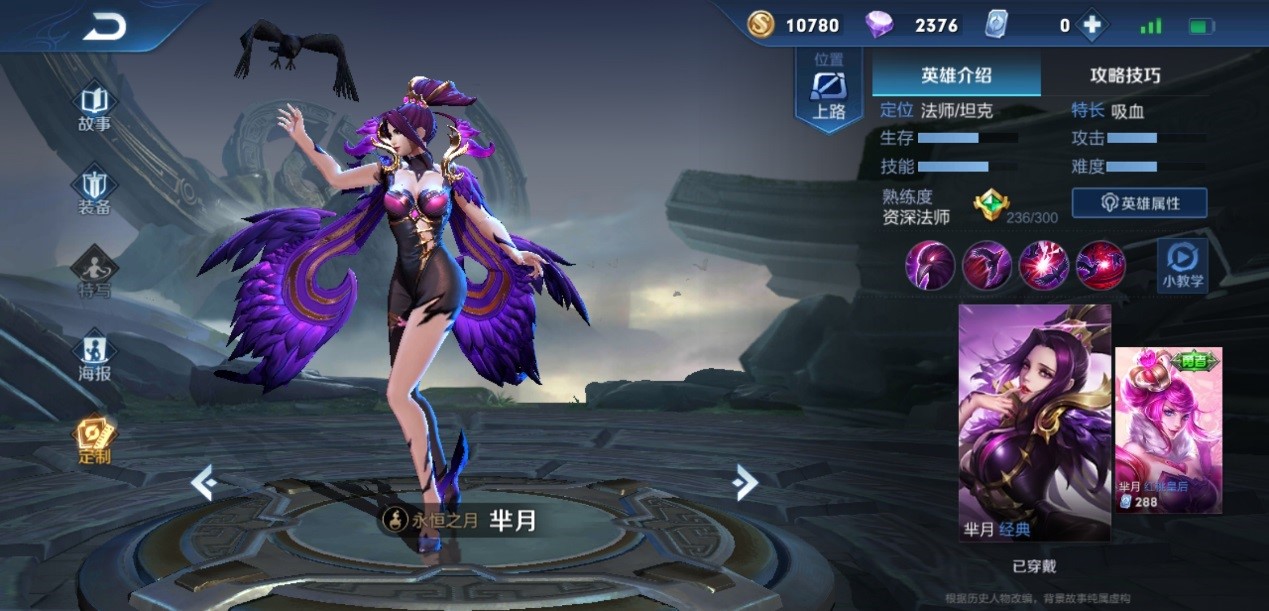Screen dimensions: 1269x611
Task: Select the 定制 customize option
Action: (94, 440)
